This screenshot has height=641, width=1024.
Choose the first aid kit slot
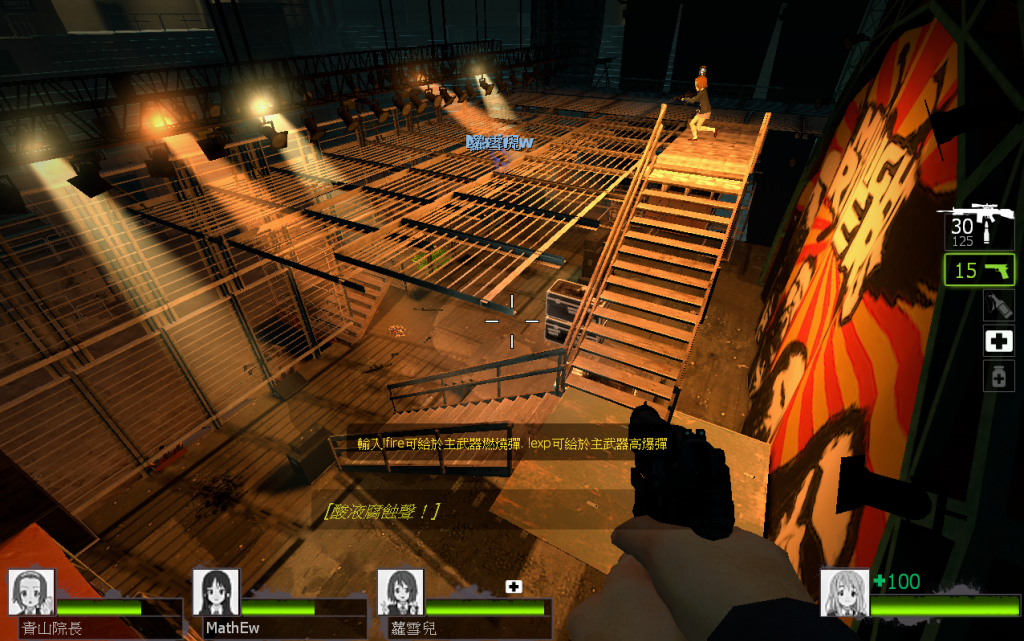click(x=998, y=341)
